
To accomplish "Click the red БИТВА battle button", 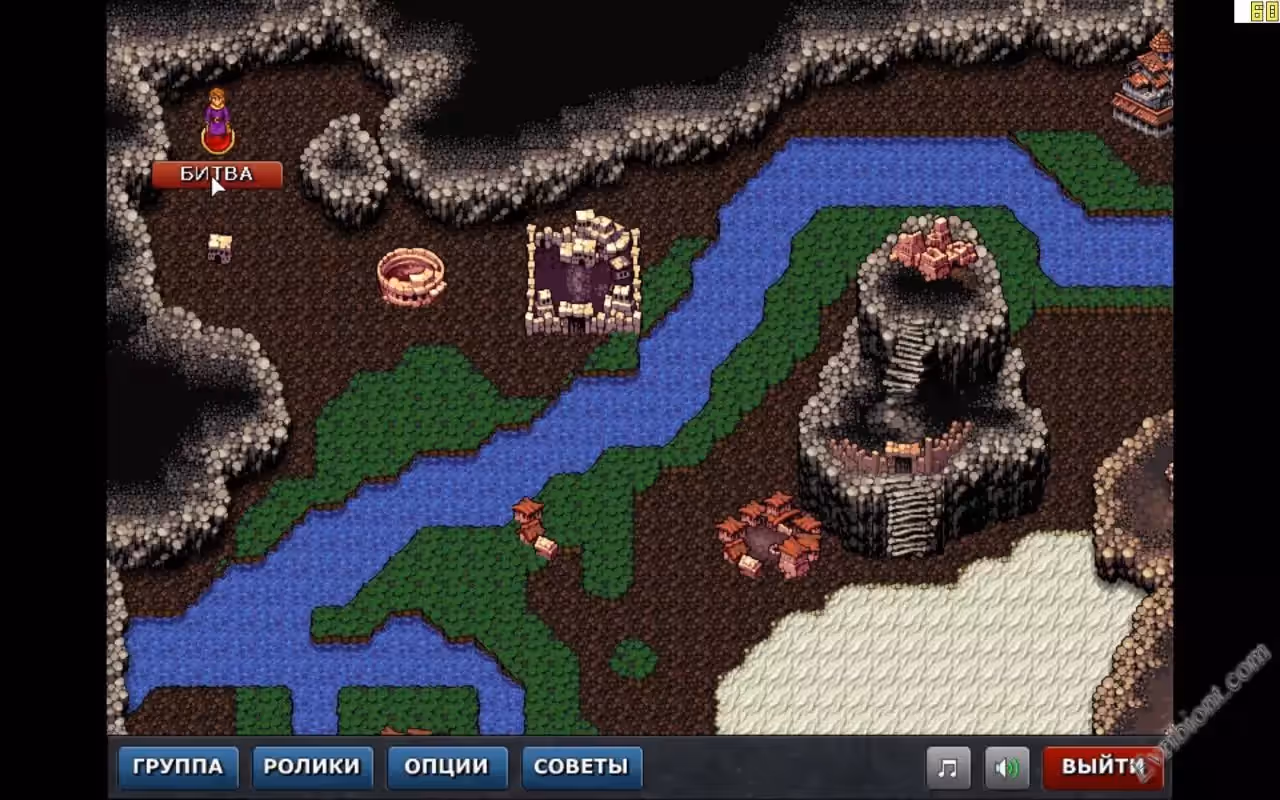I will 217,175.
